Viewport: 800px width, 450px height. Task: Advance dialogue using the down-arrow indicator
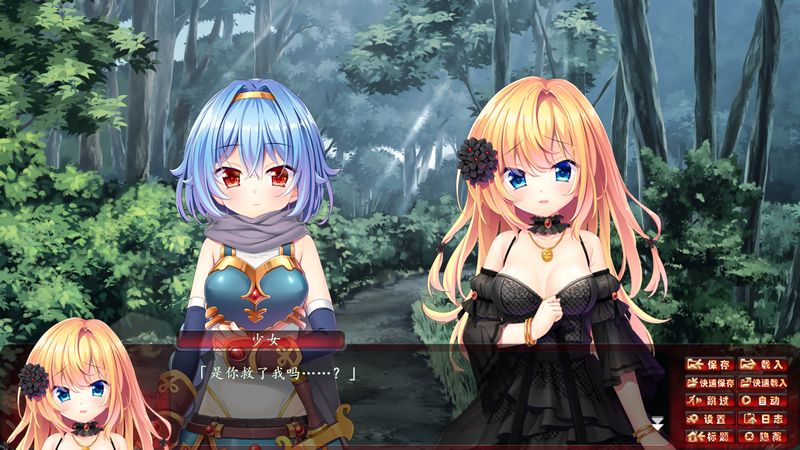coord(657,424)
